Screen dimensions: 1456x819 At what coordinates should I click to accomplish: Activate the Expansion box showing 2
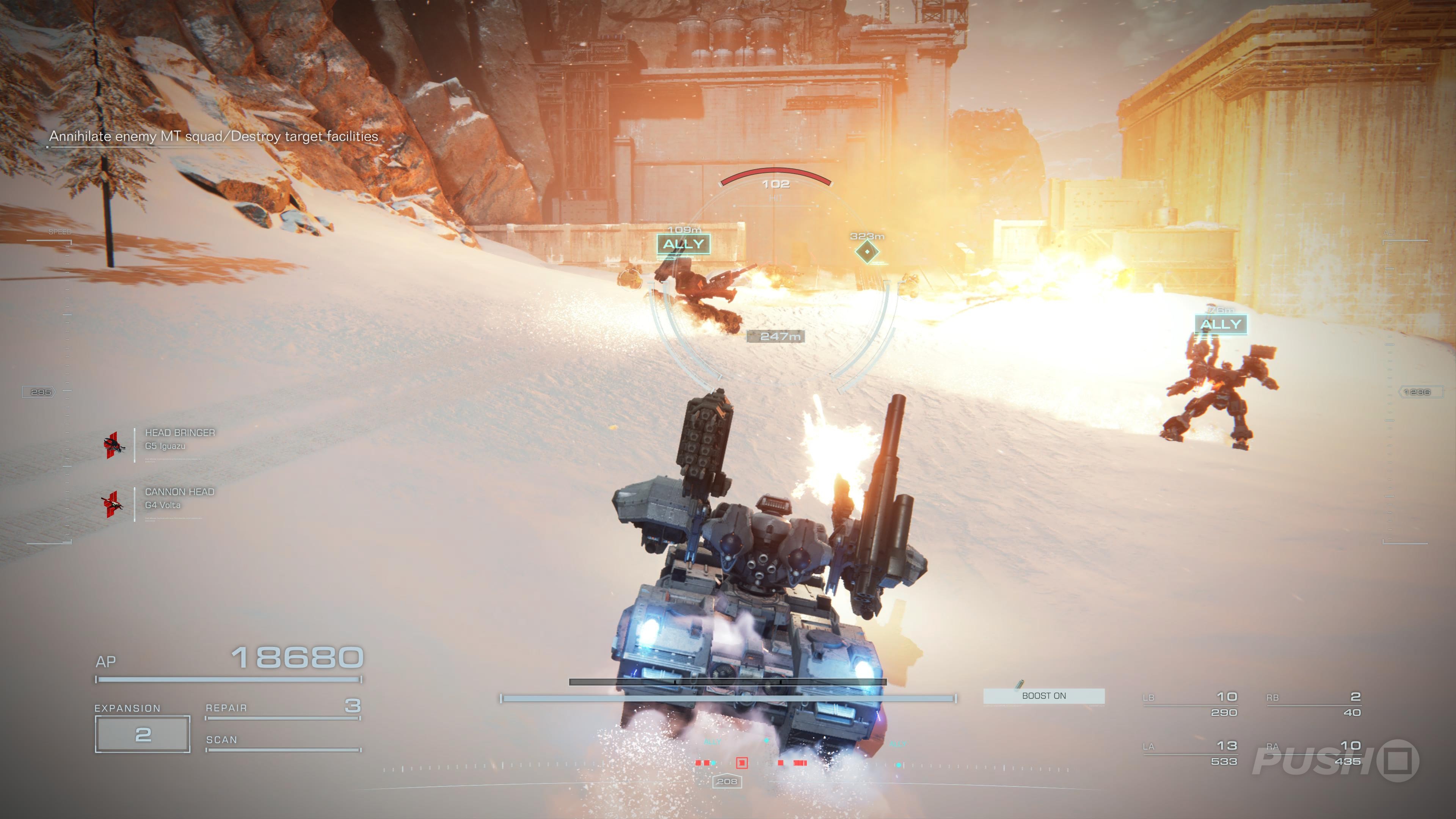click(x=143, y=734)
